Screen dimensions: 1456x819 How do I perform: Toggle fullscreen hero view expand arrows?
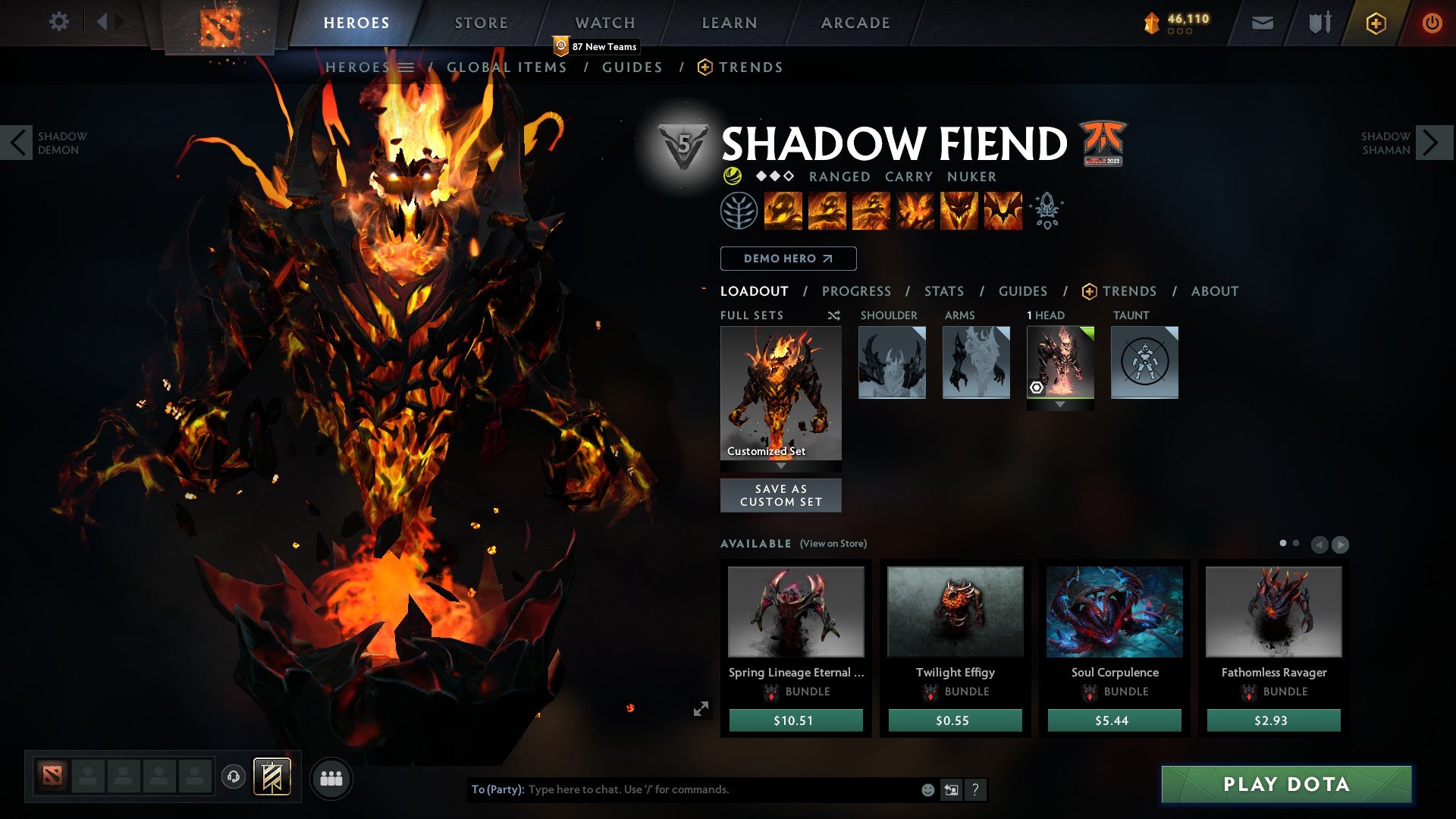701,708
